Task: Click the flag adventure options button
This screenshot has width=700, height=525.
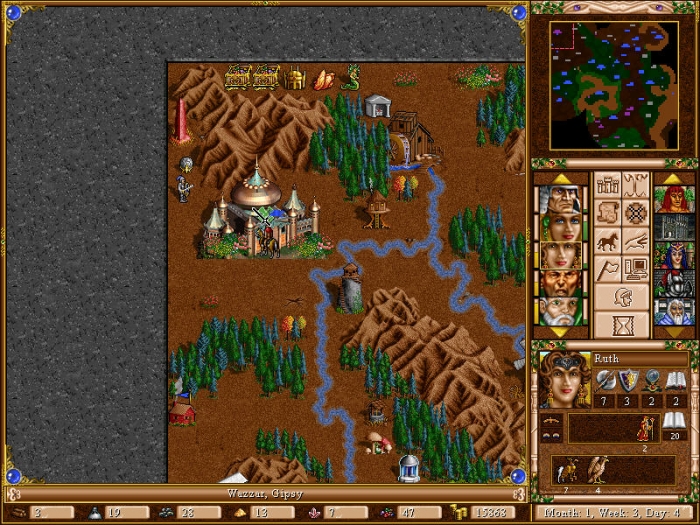Action: (608, 269)
